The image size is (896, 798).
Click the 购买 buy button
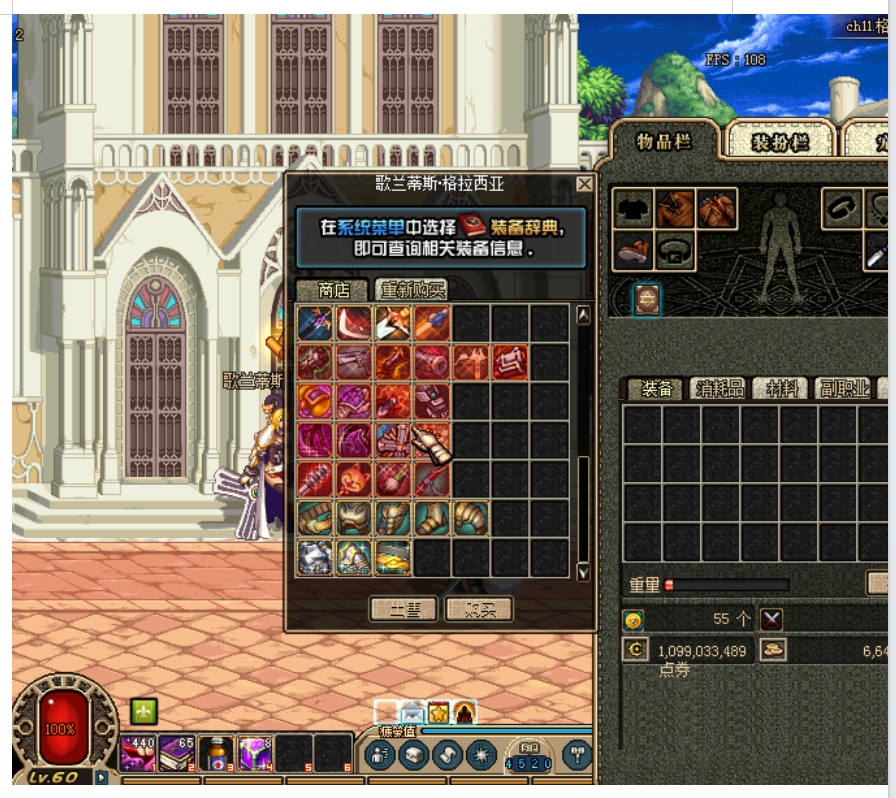coord(478,609)
